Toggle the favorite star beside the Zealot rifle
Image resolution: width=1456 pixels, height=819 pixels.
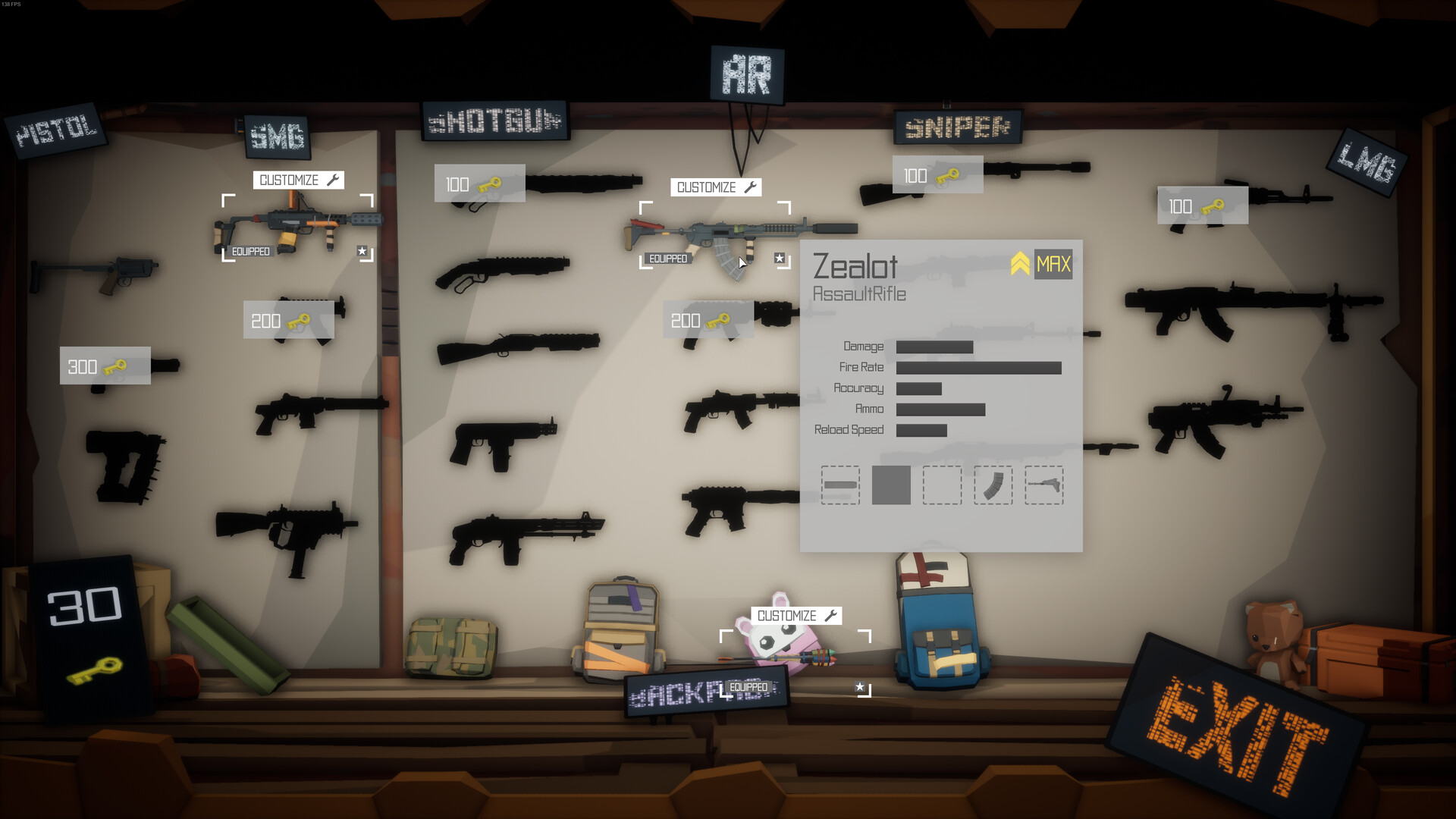click(779, 258)
